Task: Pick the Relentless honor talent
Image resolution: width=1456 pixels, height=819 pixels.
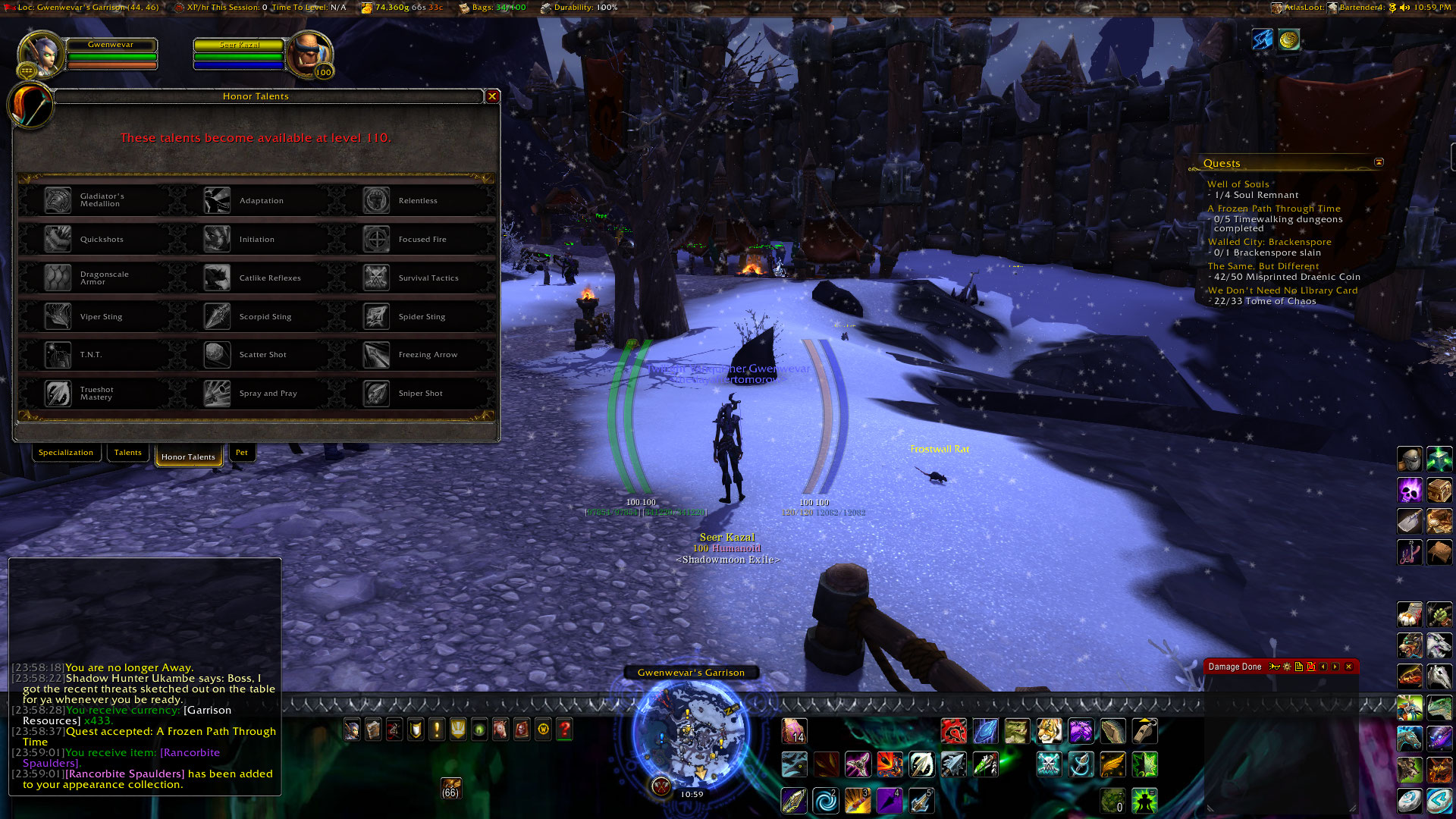Action: pyautogui.click(x=377, y=200)
